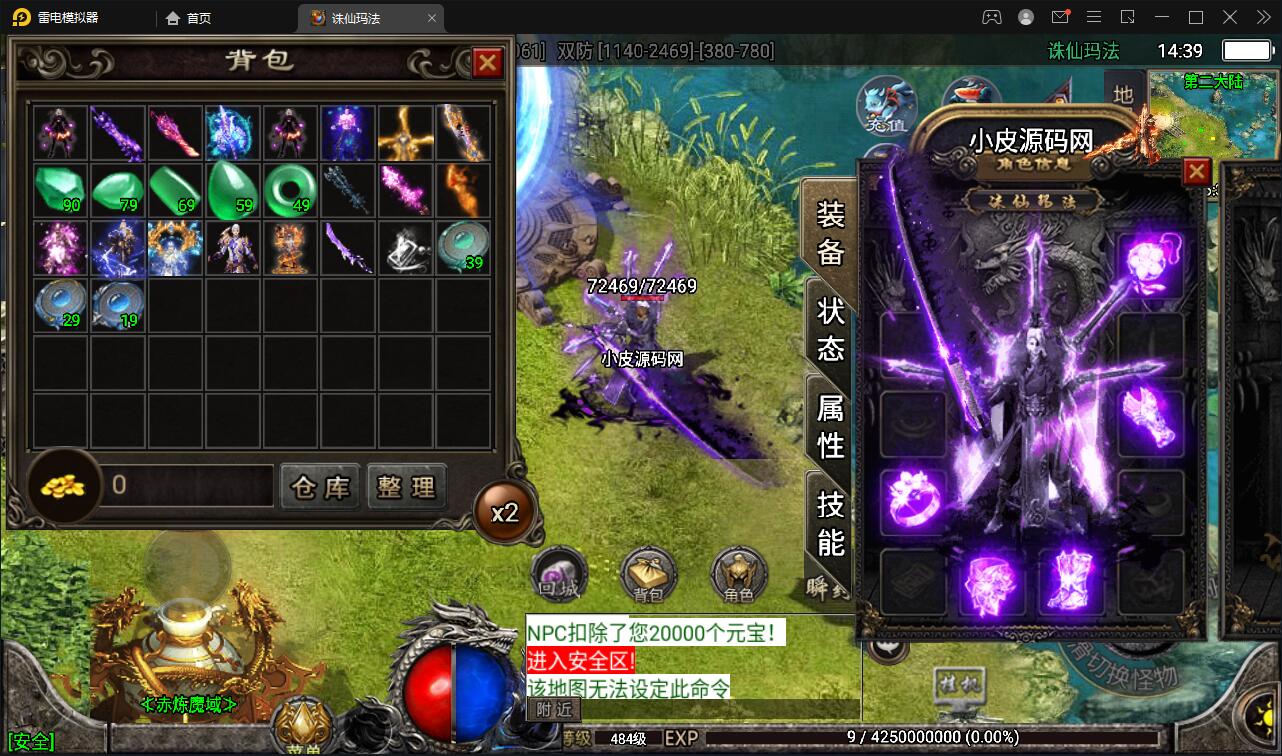1282x756 pixels.
Task: Open the 状态 status tab
Action: (x=830, y=328)
